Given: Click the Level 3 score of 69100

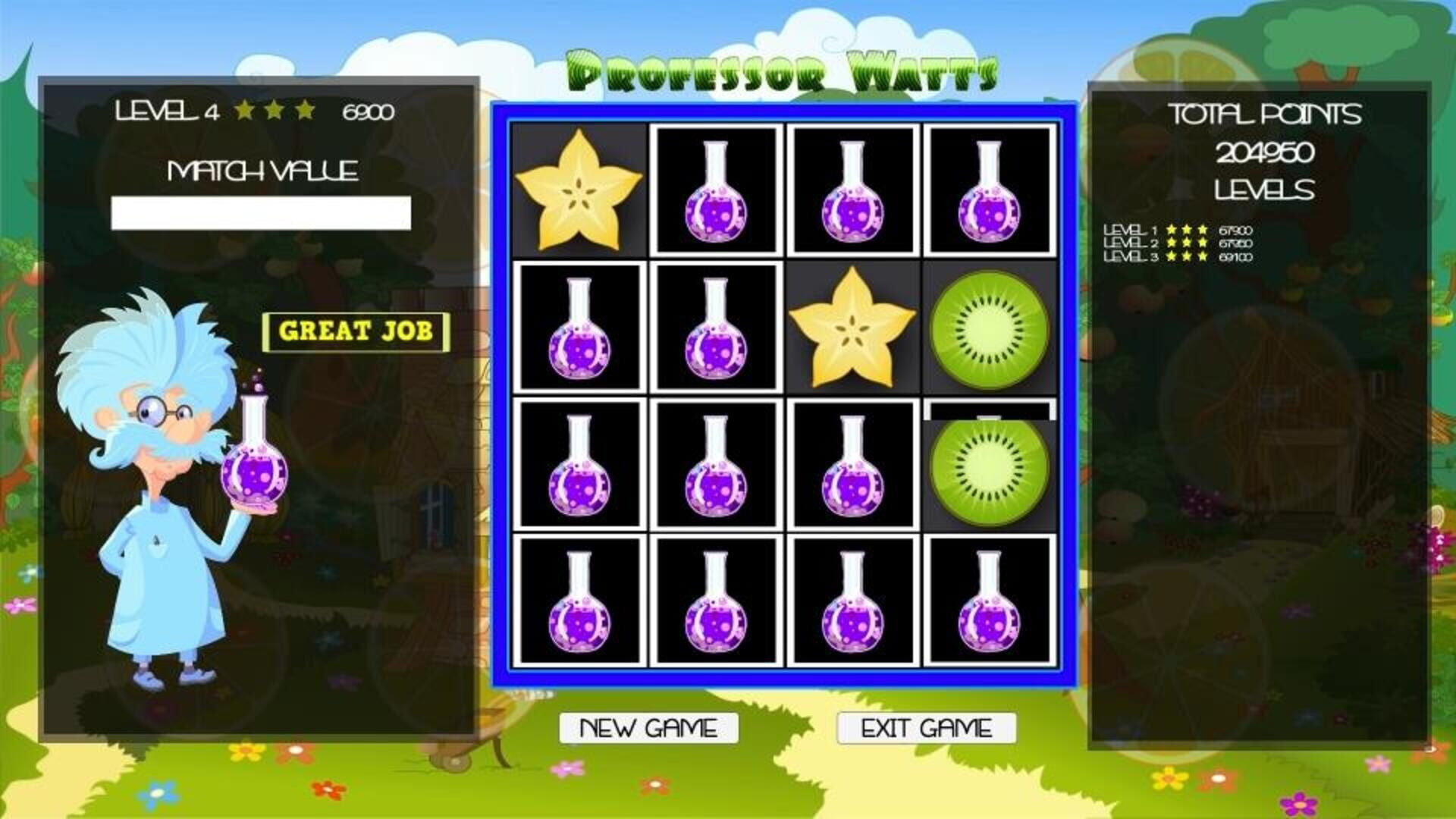Looking at the screenshot, I should click(x=1236, y=258).
